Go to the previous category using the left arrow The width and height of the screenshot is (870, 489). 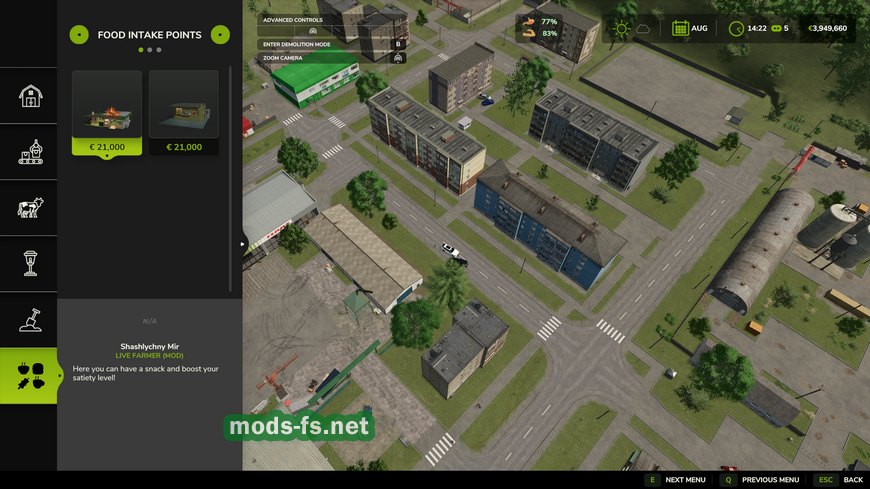(78, 35)
